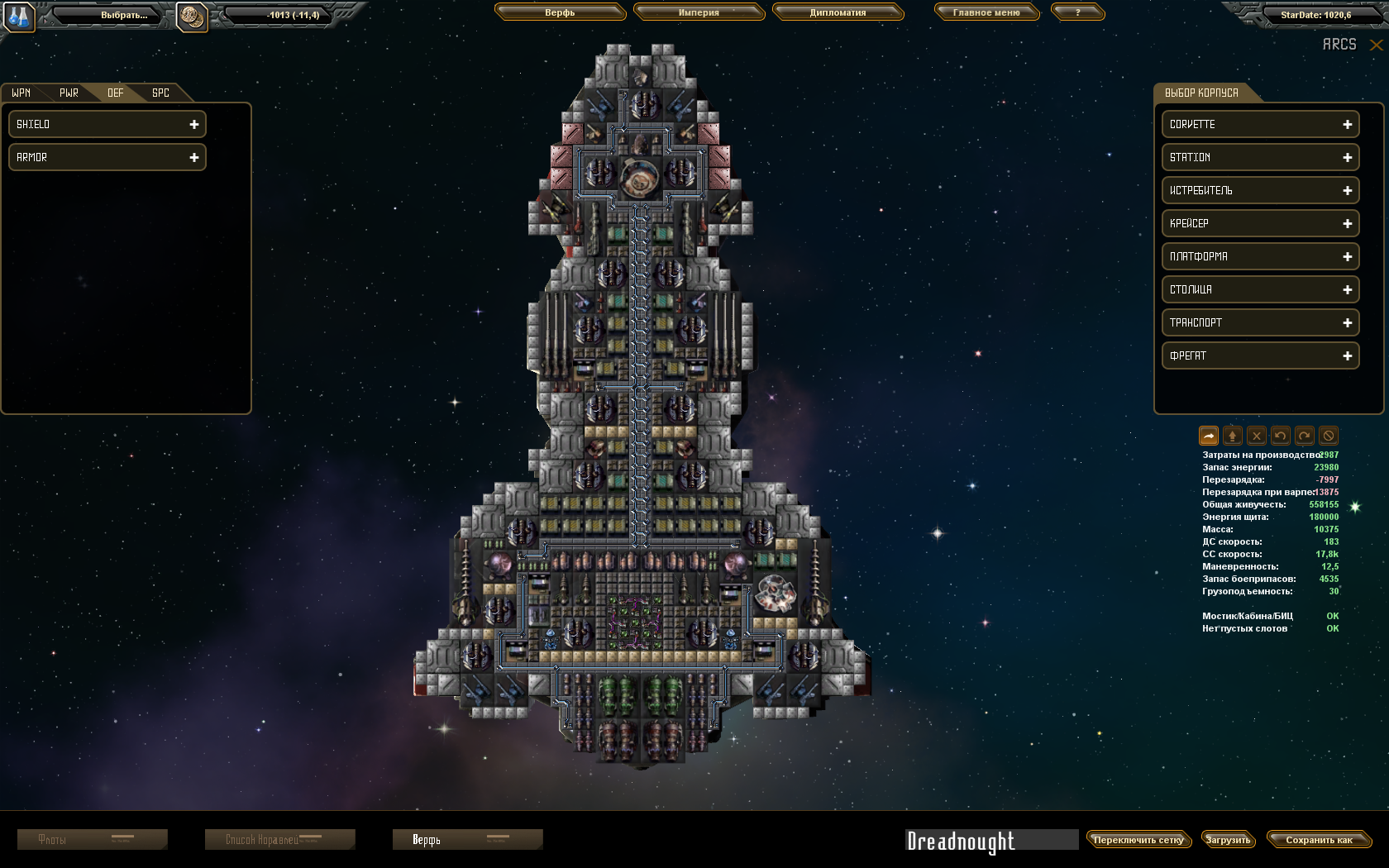Switch to the SPC modules tab

(160, 93)
